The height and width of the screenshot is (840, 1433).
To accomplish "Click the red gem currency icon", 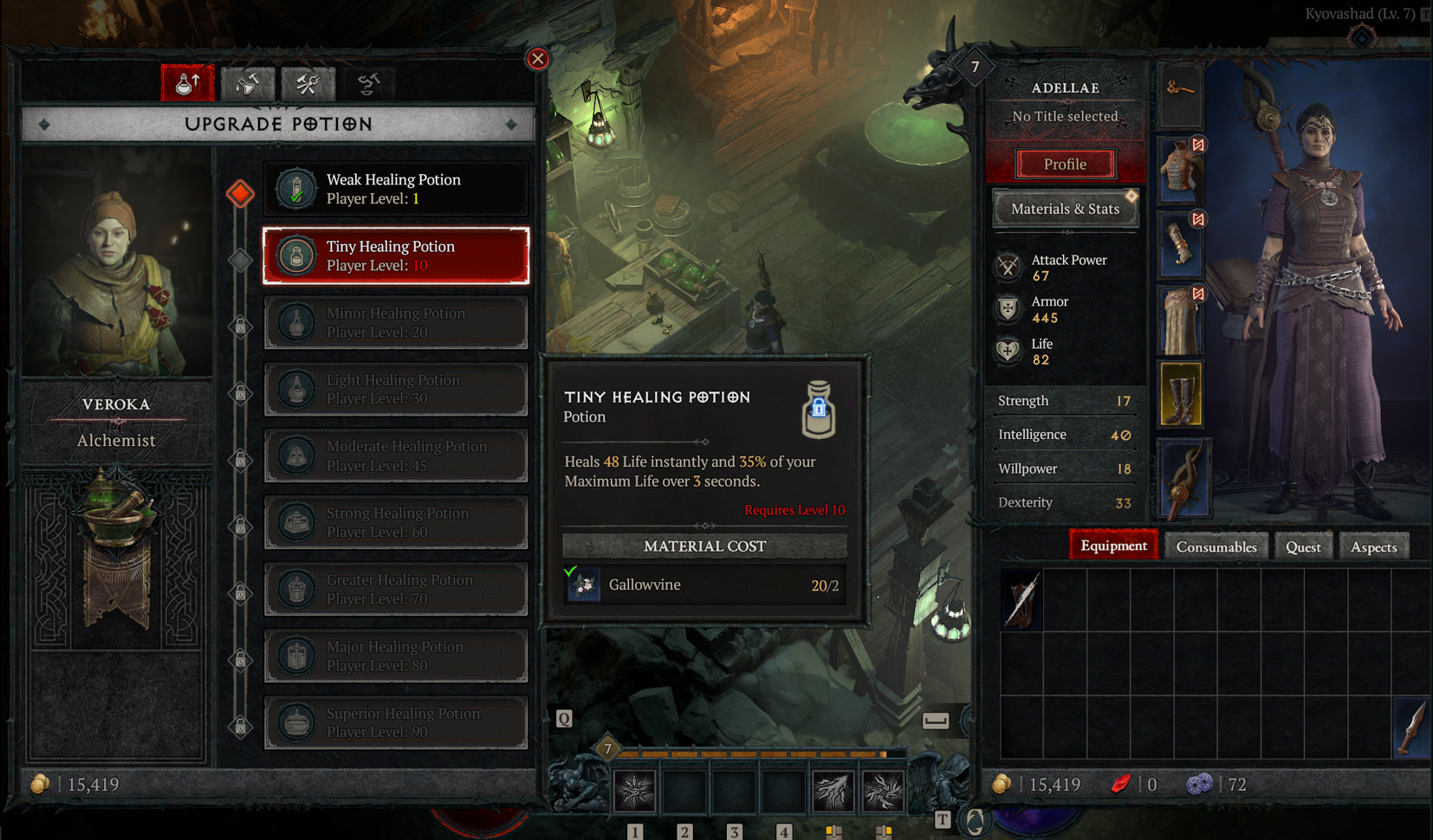I will [x=1121, y=785].
